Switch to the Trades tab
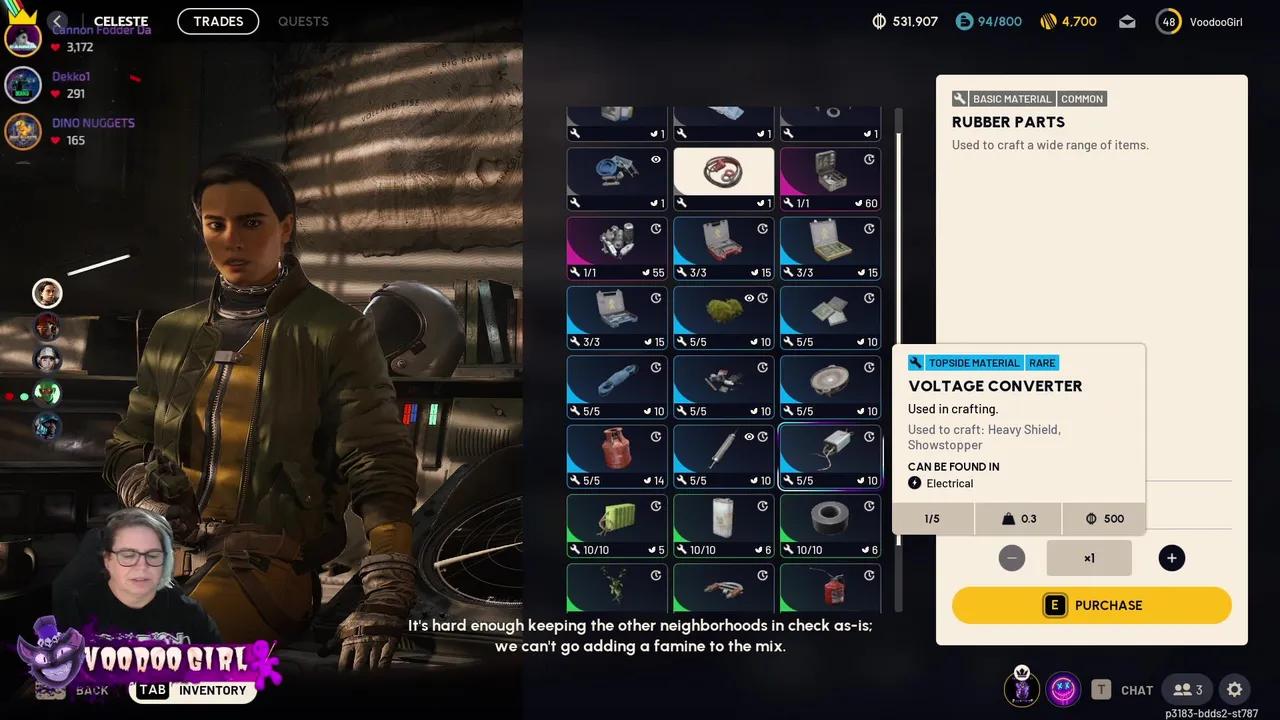Viewport: 1280px width, 720px height. pyautogui.click(x=218, y=21)
